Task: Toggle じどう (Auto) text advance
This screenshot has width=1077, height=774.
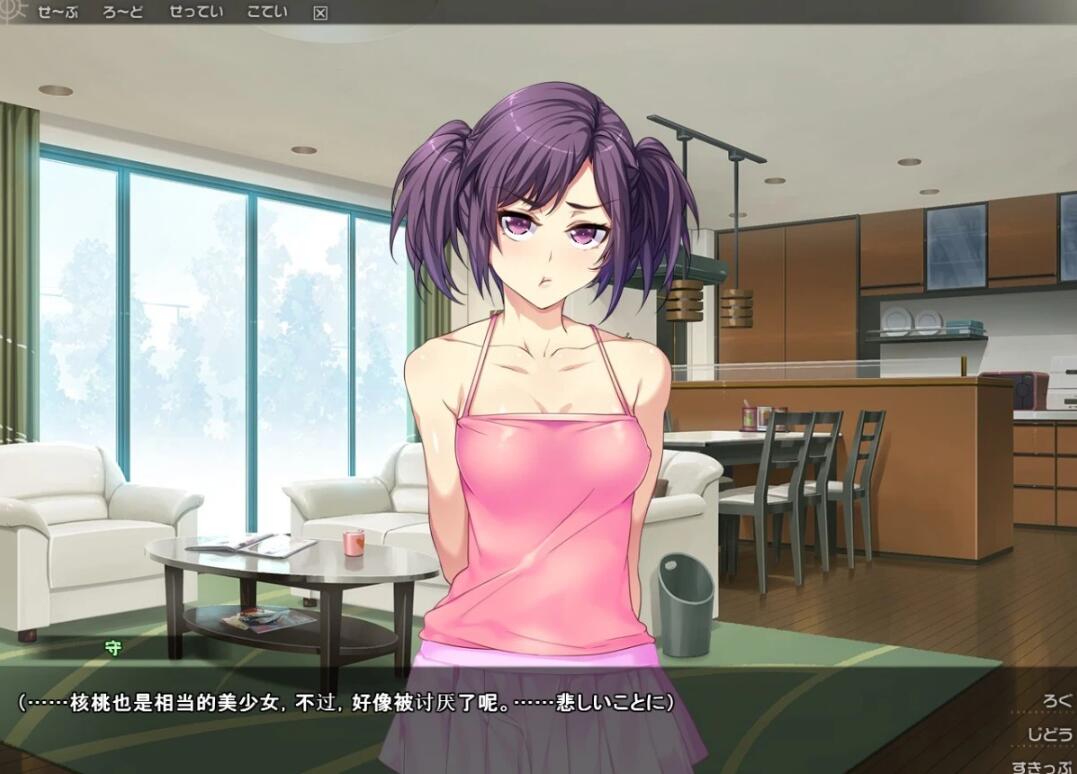Action: tap(1049, 735)
